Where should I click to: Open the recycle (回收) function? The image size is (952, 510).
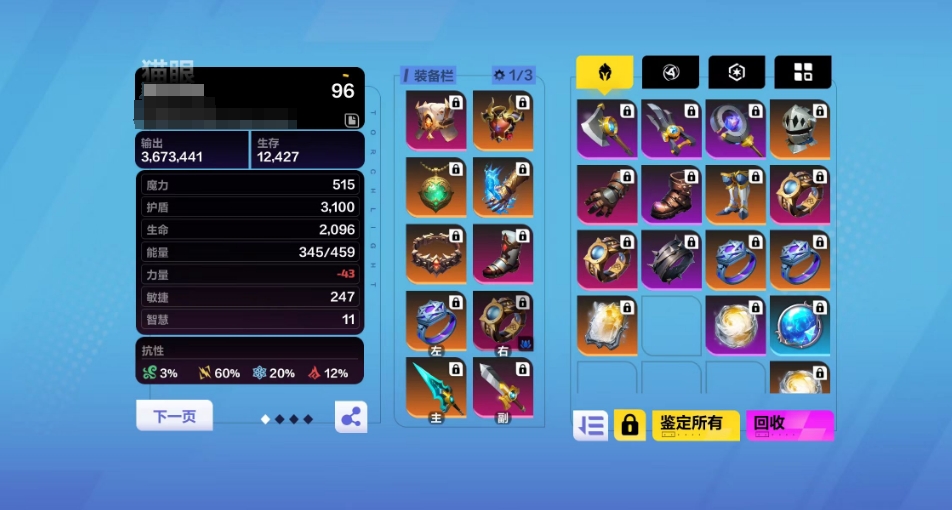tap(789, 424)
